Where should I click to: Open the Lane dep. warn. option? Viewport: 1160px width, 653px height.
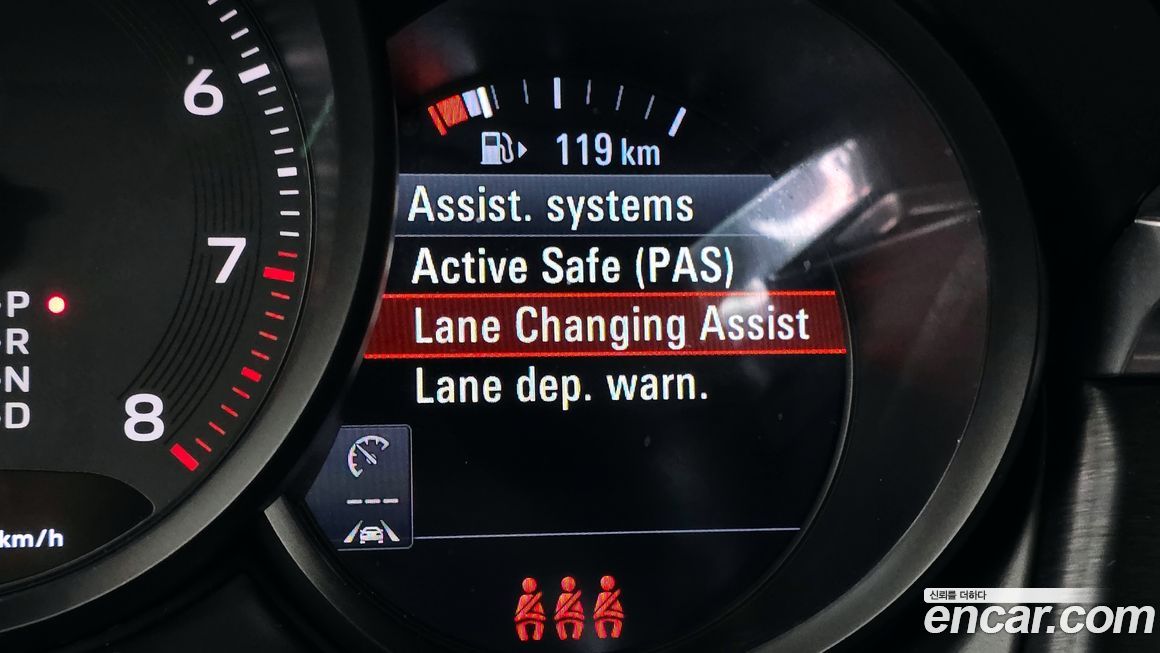tap(561, 386)
